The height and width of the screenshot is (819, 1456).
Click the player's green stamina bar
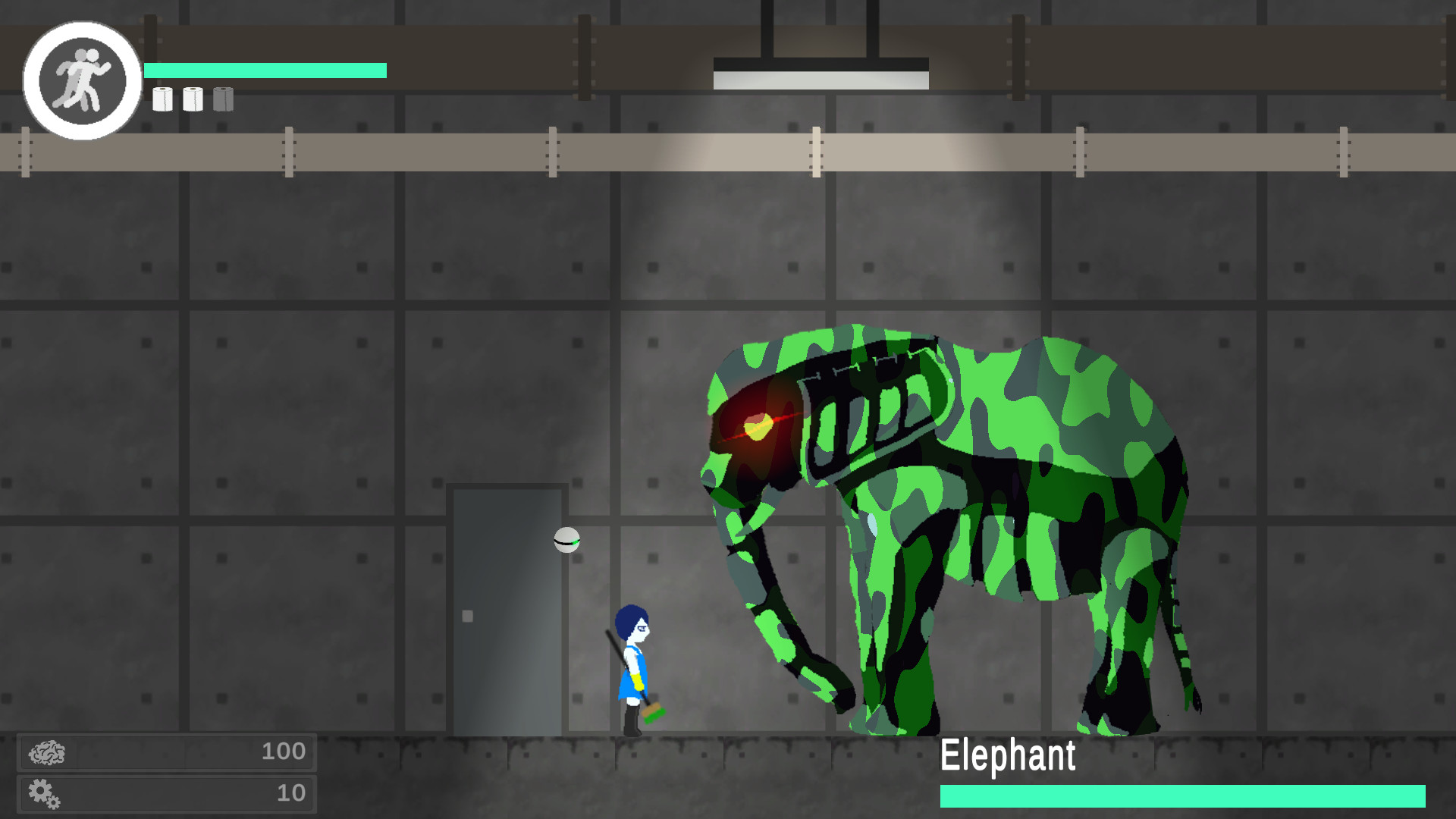[x=265, y=70]
